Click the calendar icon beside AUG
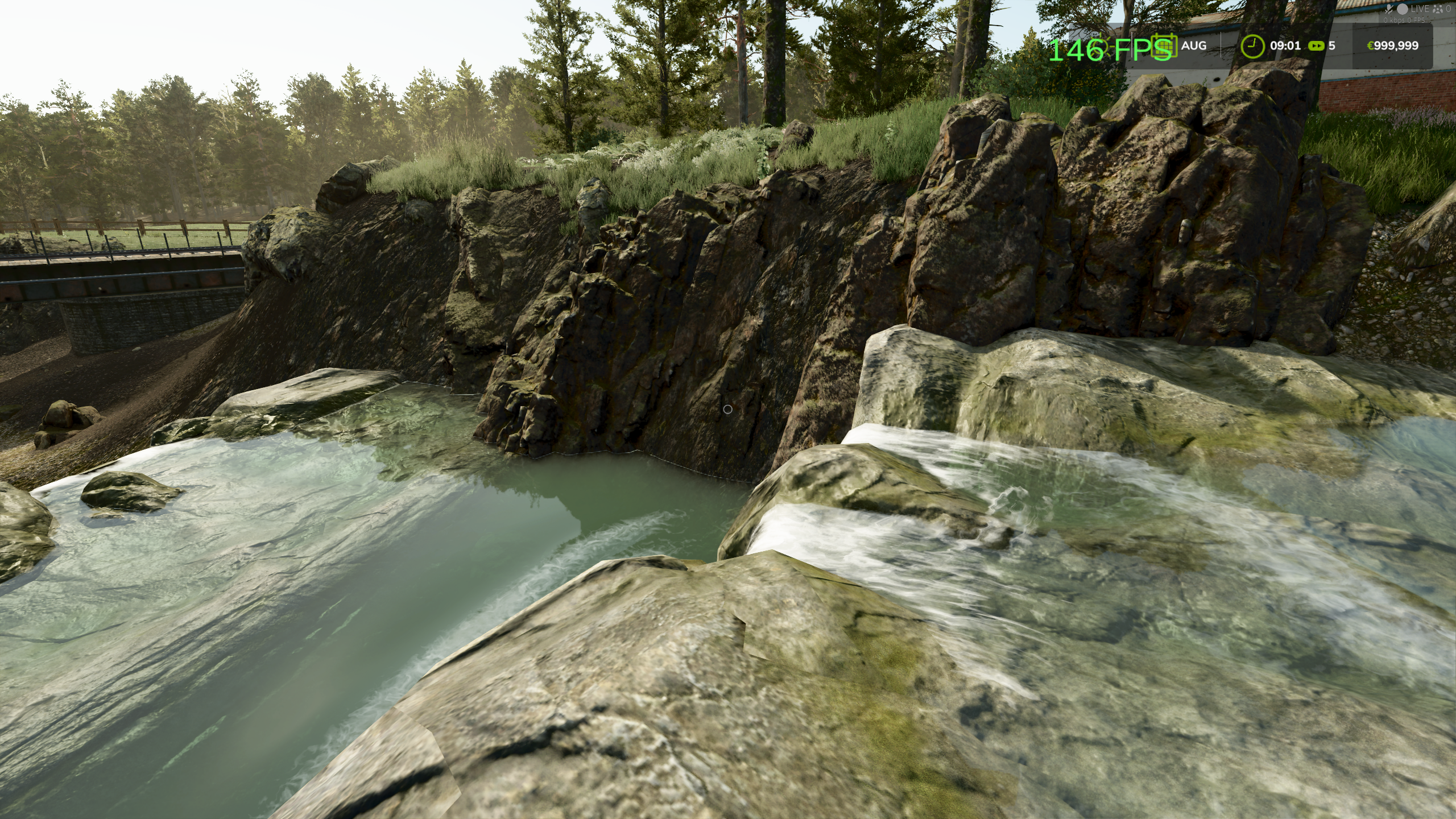 click(1164, 45)
